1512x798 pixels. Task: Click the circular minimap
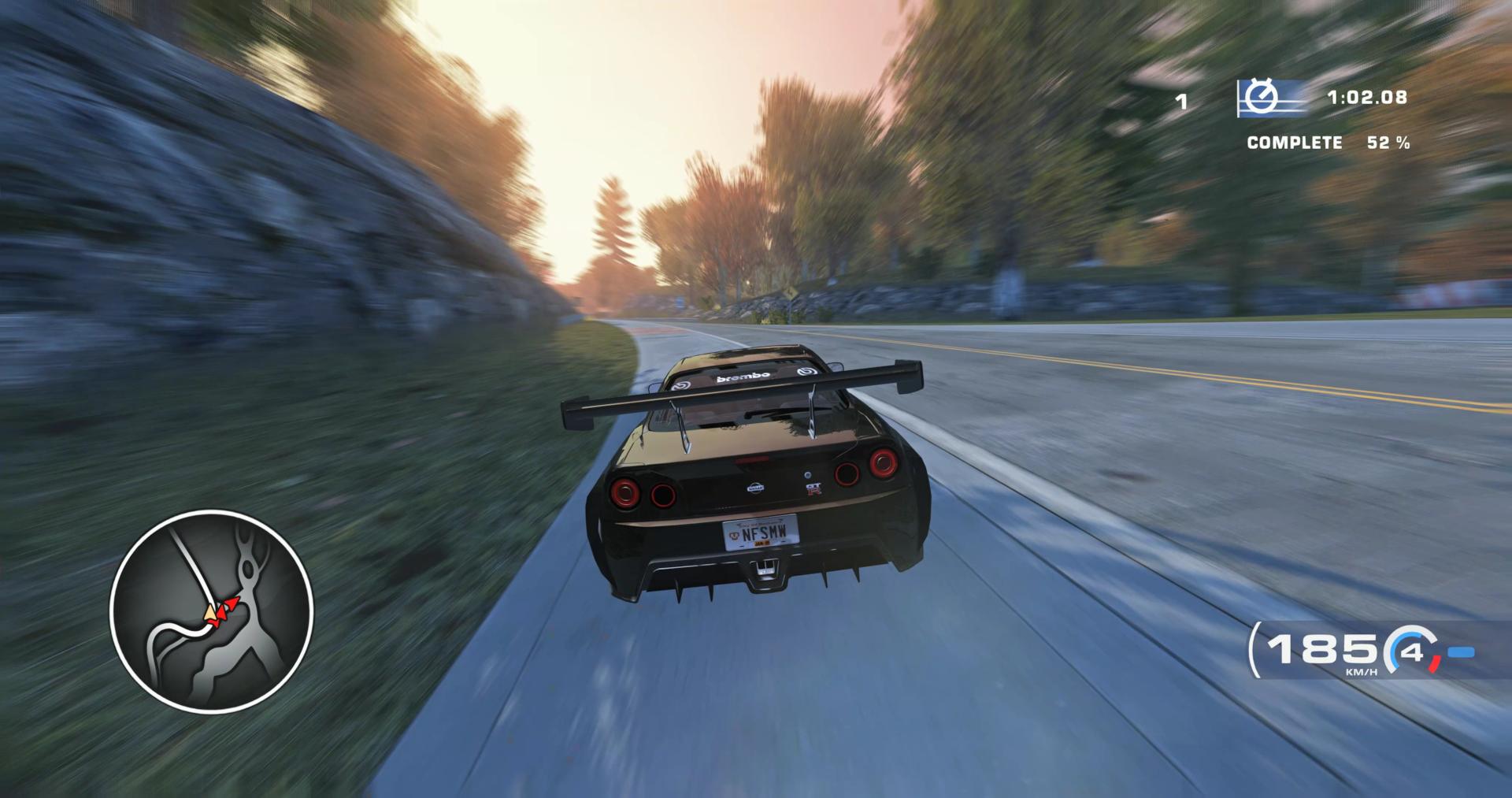pyautogui.click(x=211, y=611)
